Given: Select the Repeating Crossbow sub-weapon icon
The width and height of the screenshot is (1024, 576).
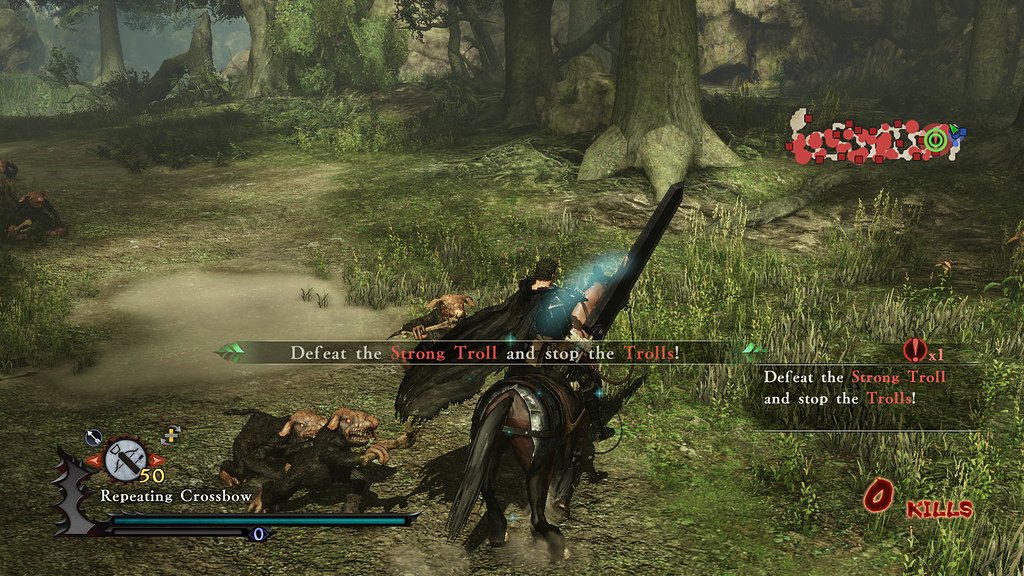Looking at the screenshot, I should pyautogui.click(x=125, y=459).
